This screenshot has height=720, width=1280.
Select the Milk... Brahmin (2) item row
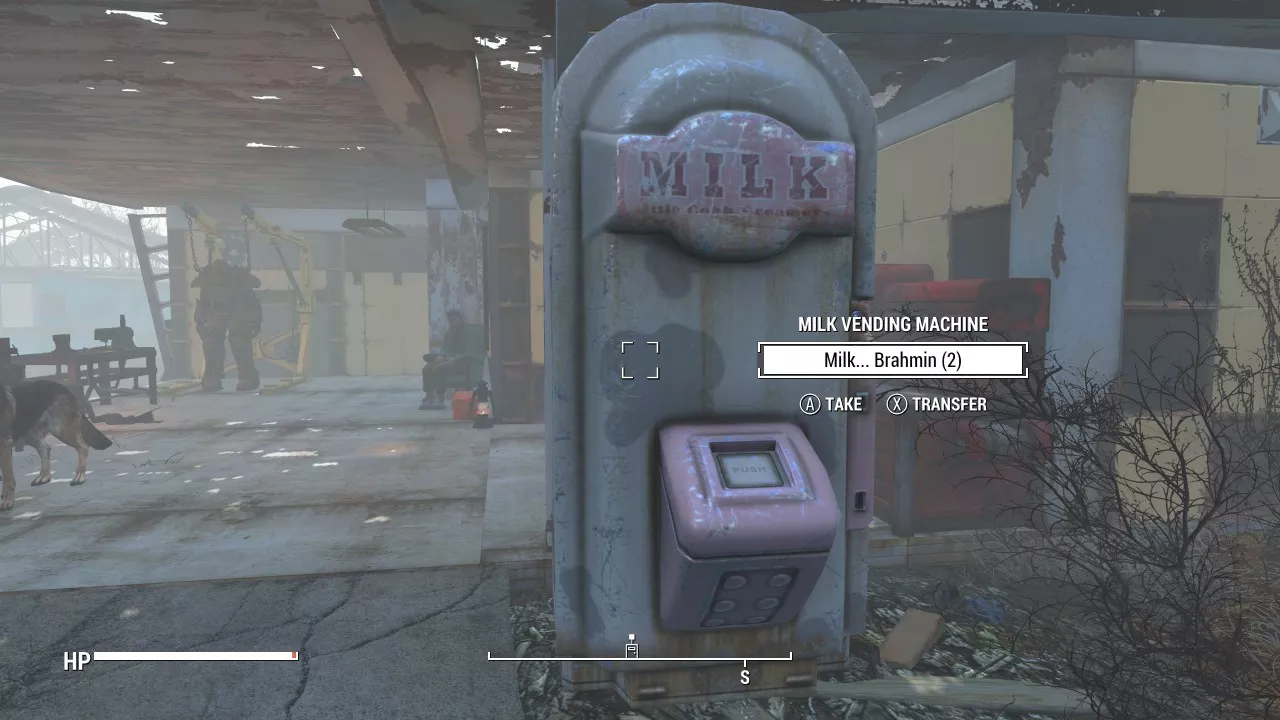tap(892, 360)
